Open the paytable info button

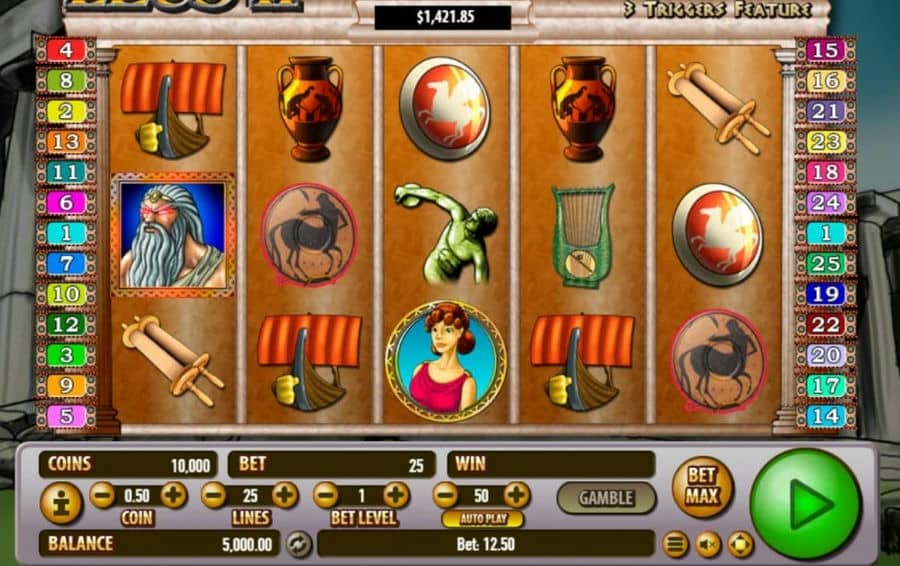coord(60,503)
